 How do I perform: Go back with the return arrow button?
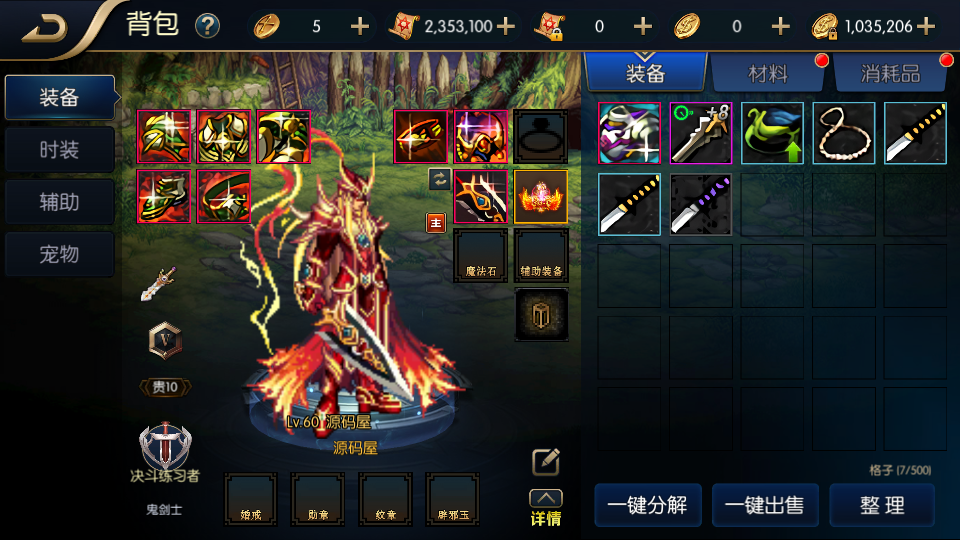click(45, 27)
